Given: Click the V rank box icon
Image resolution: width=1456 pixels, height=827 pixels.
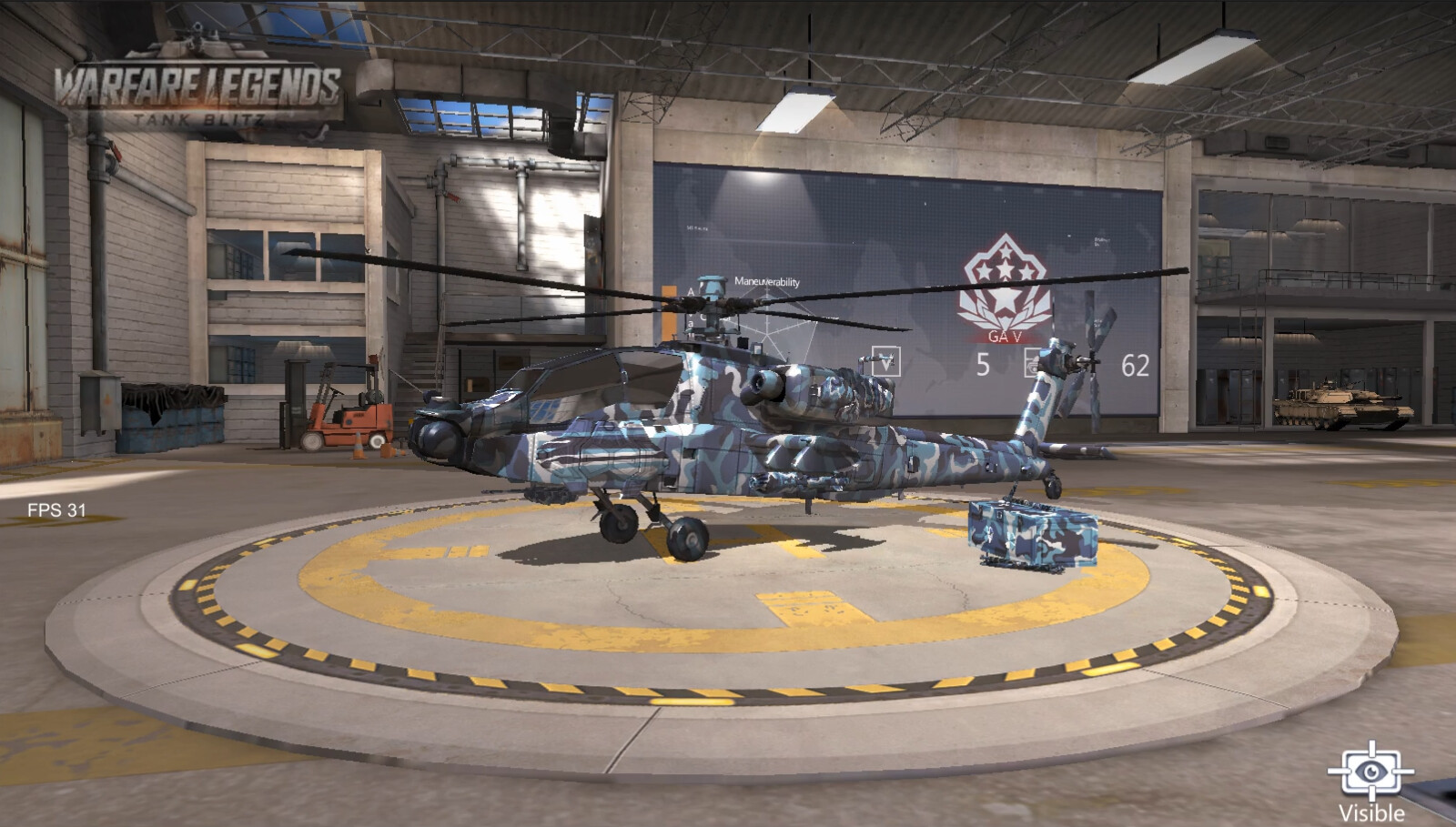Looking at the screenshot, I should click(x=885, y=360).
